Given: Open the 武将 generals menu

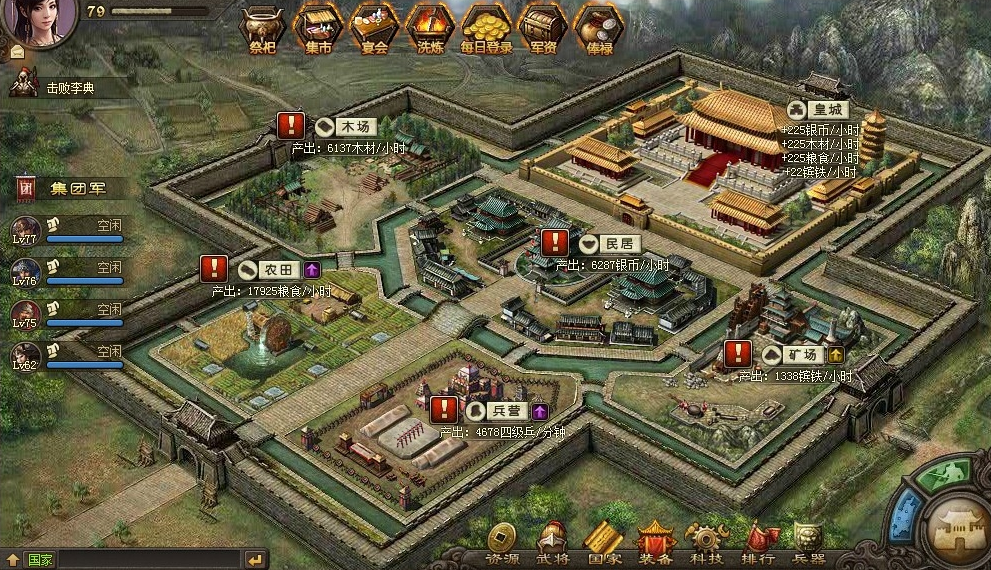Looking at the screenshot, I should [552, 543].
